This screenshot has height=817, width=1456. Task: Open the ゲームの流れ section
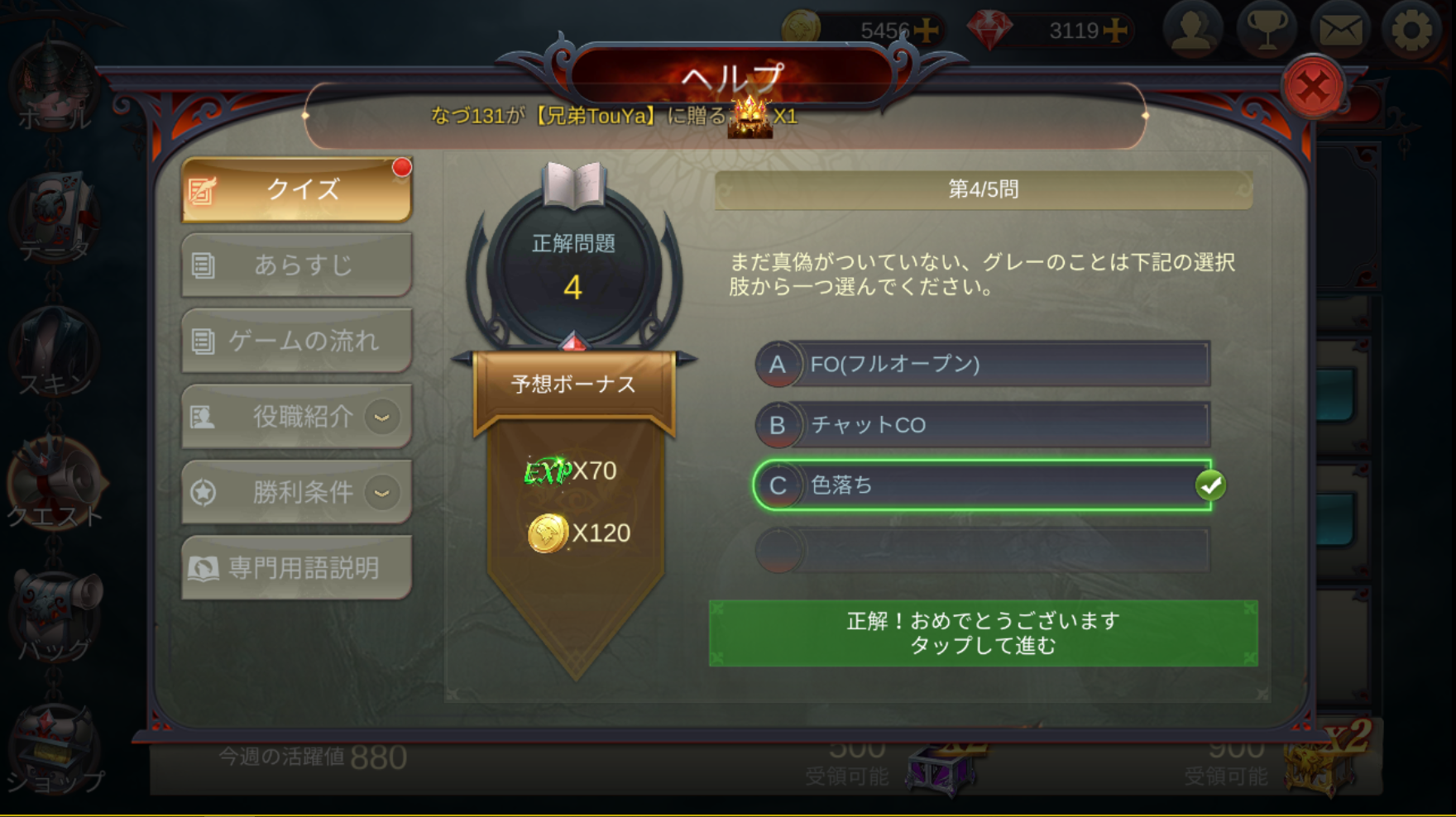[297, 341]
